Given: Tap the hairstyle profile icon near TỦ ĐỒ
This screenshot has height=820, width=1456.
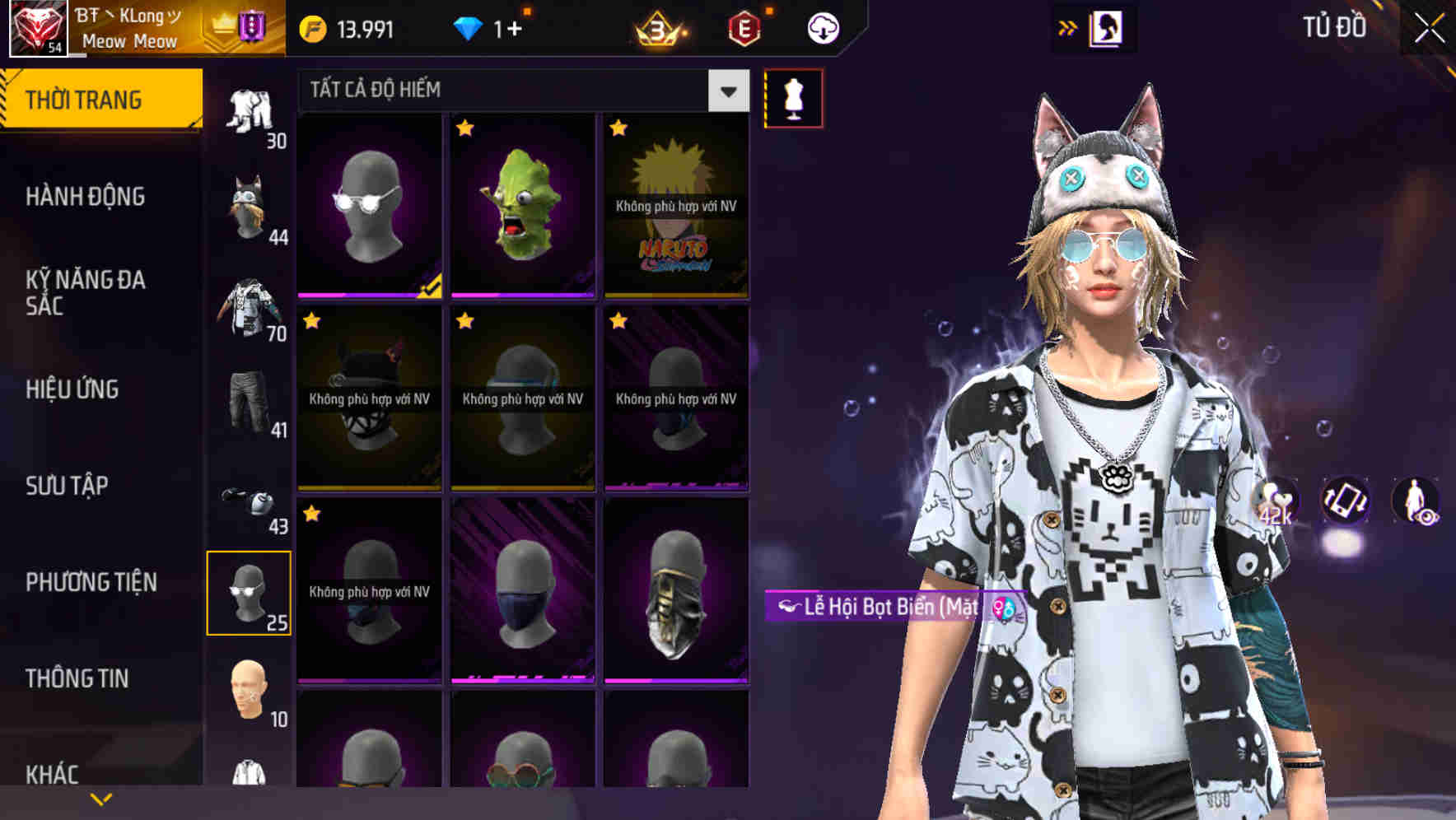Looking at the screenshot, I should pyautogui.click(x=1107, y=27).
